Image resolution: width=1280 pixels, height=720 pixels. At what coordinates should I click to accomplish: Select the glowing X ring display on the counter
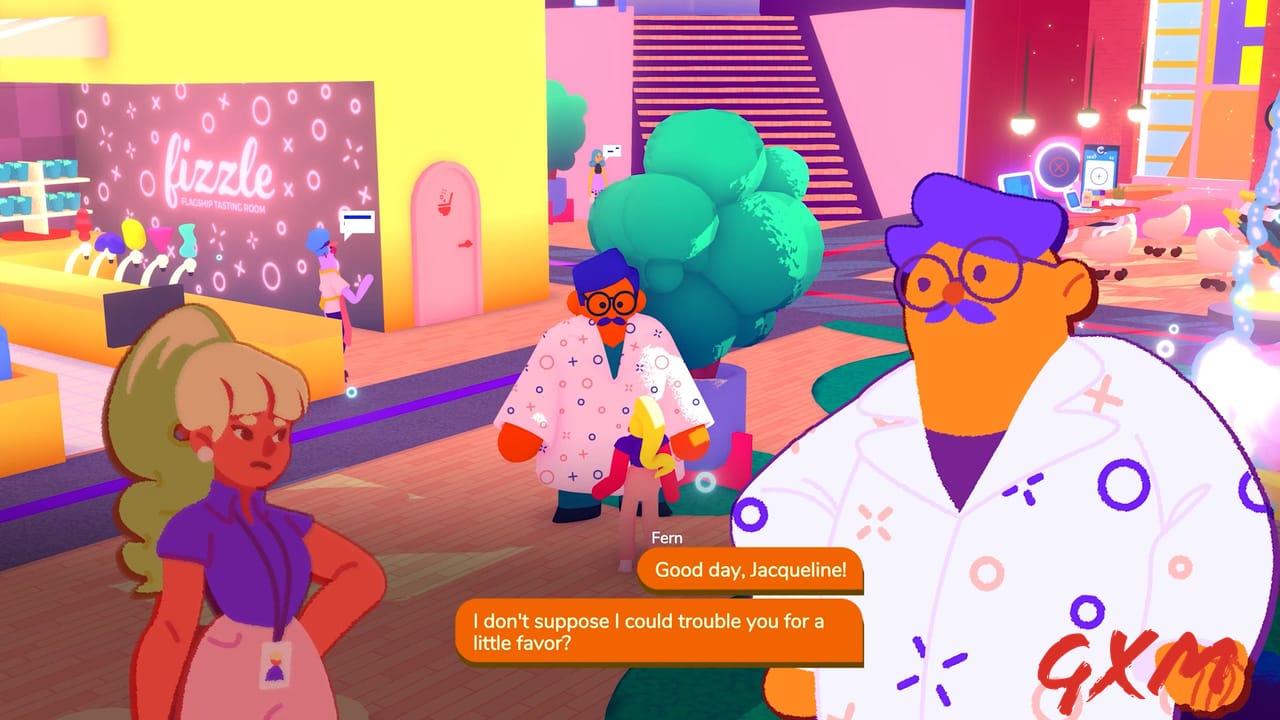point(1057,167)
